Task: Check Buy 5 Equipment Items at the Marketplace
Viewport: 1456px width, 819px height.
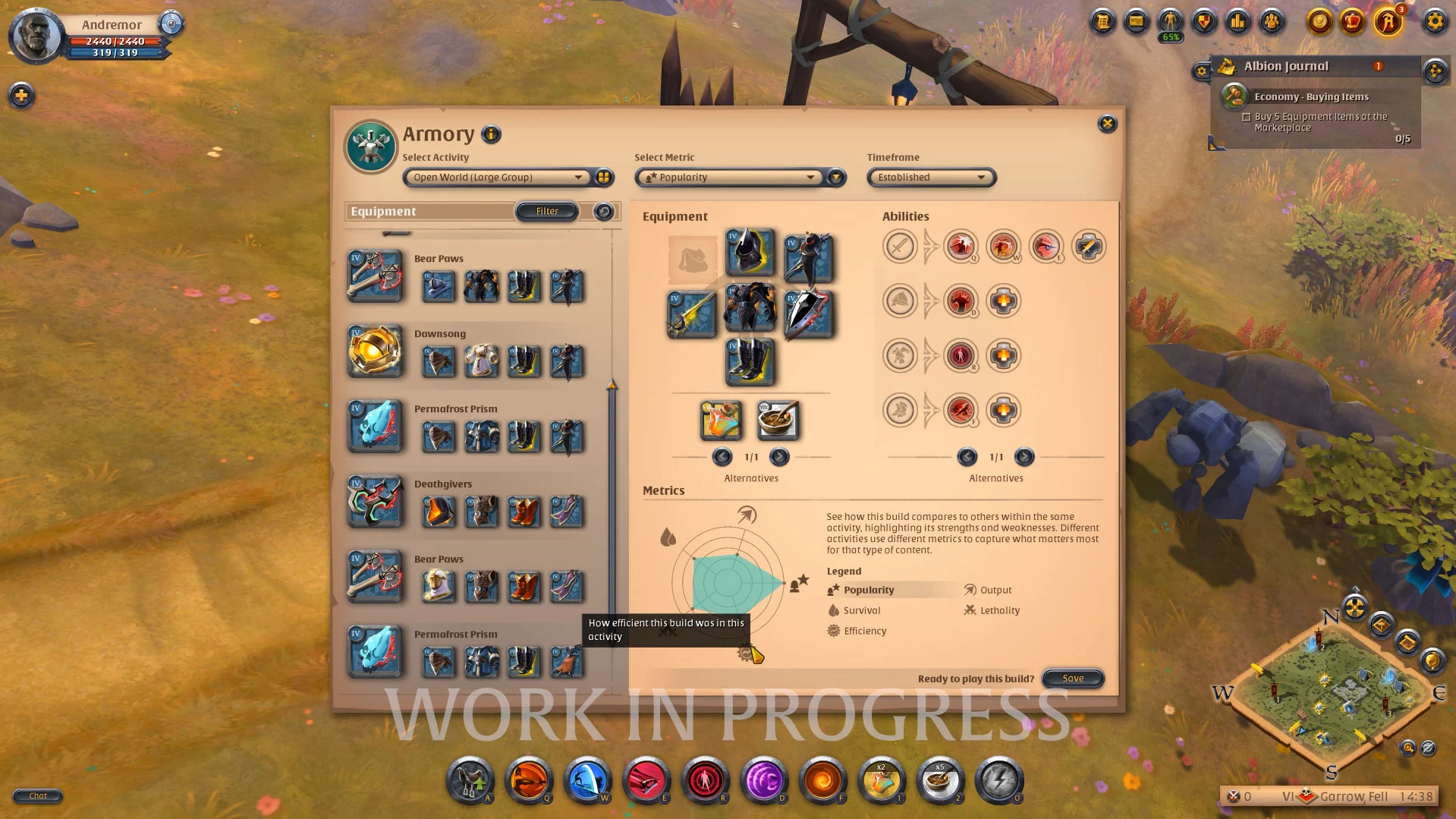Action: click(1247, 117)
